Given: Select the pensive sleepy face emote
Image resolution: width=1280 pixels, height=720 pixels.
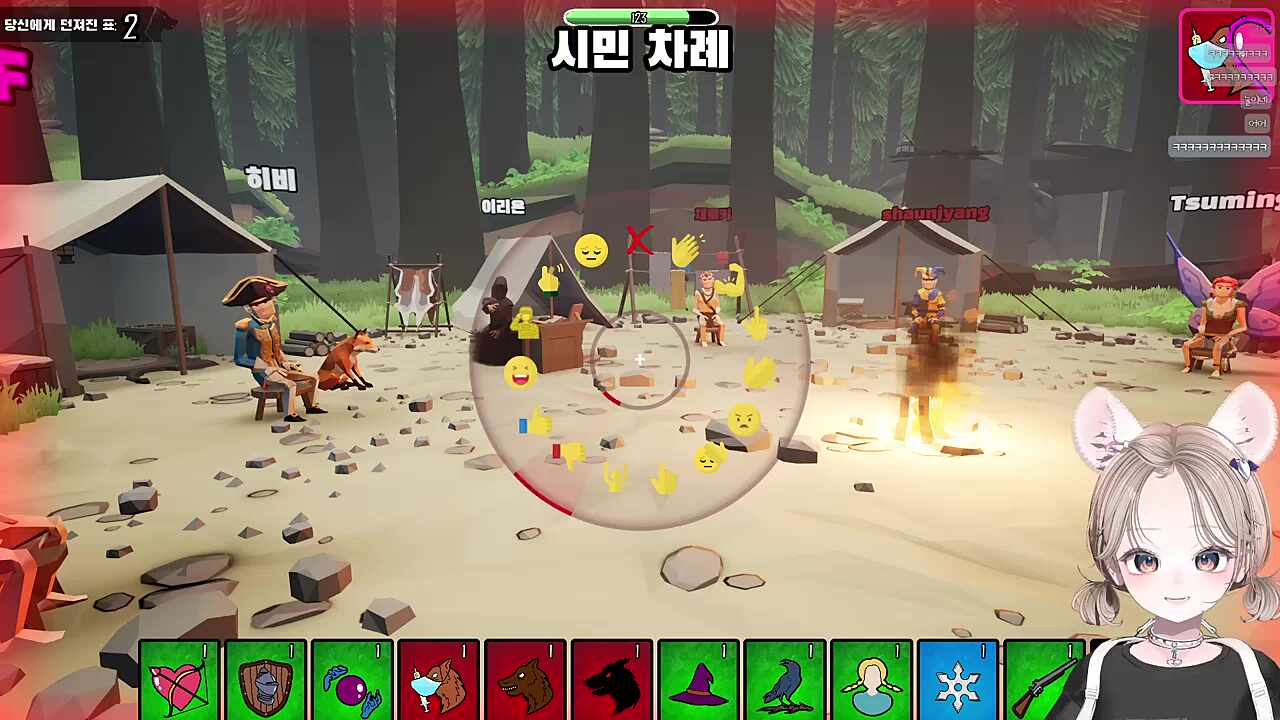Looking at the screenshot, I should click(x=590, y=250).
